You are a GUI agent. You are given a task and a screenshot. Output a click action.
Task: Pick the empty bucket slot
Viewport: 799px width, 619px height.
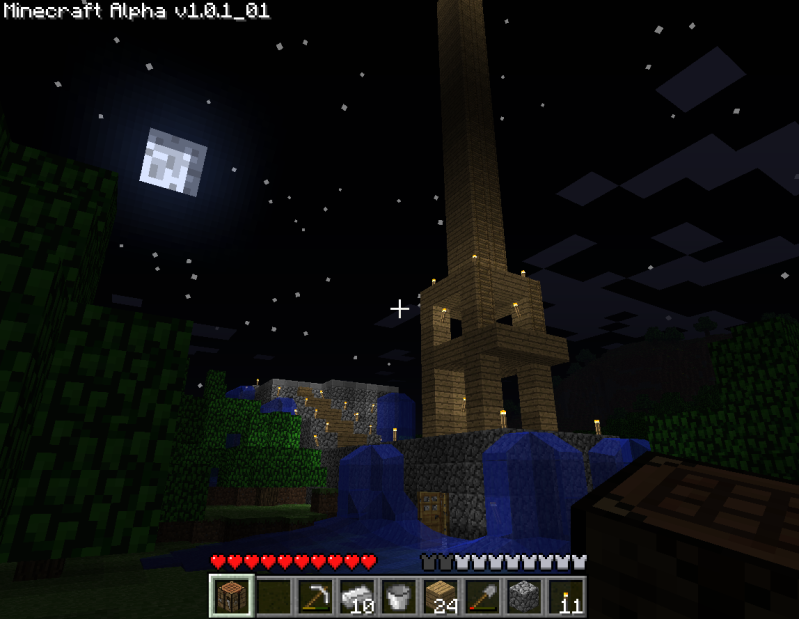[x=398, y=596]
